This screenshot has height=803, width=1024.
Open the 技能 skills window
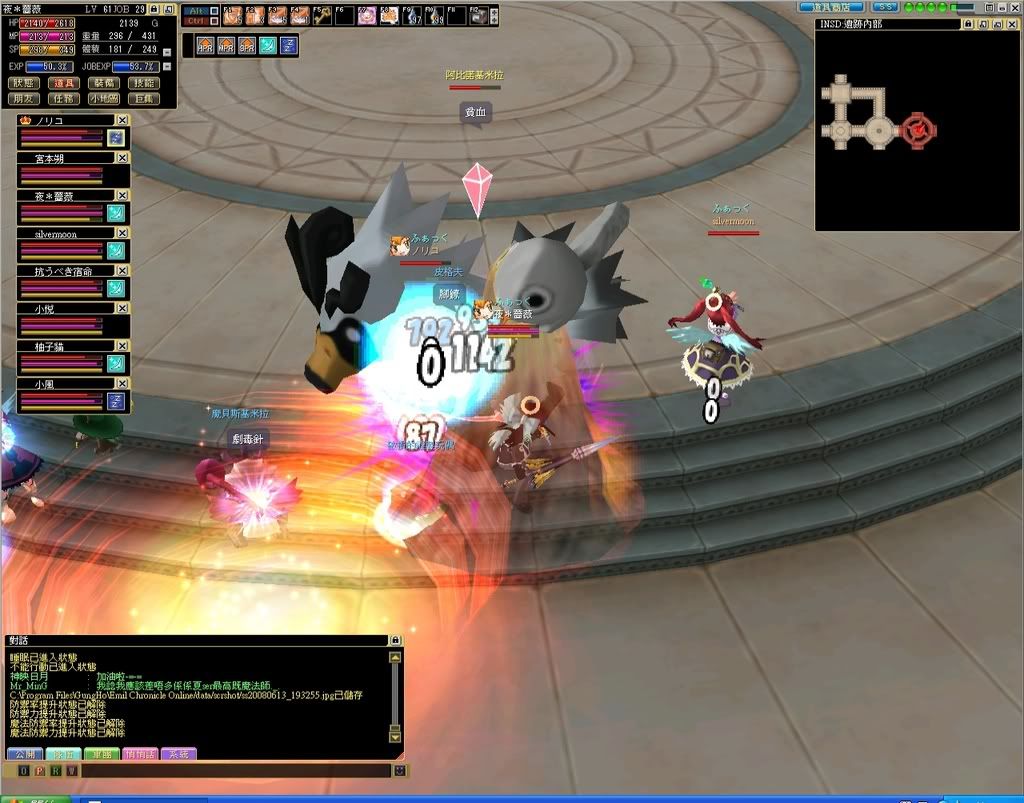tap(144, 83)
